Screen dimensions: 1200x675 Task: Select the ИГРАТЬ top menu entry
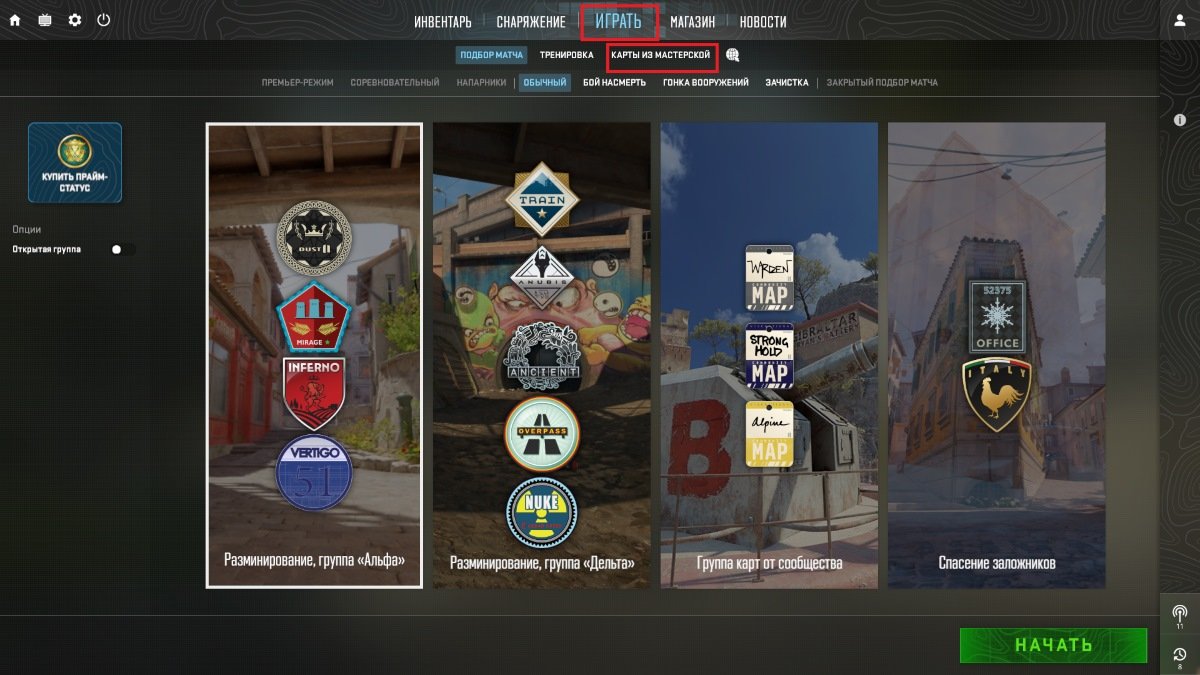click(618, 22)
